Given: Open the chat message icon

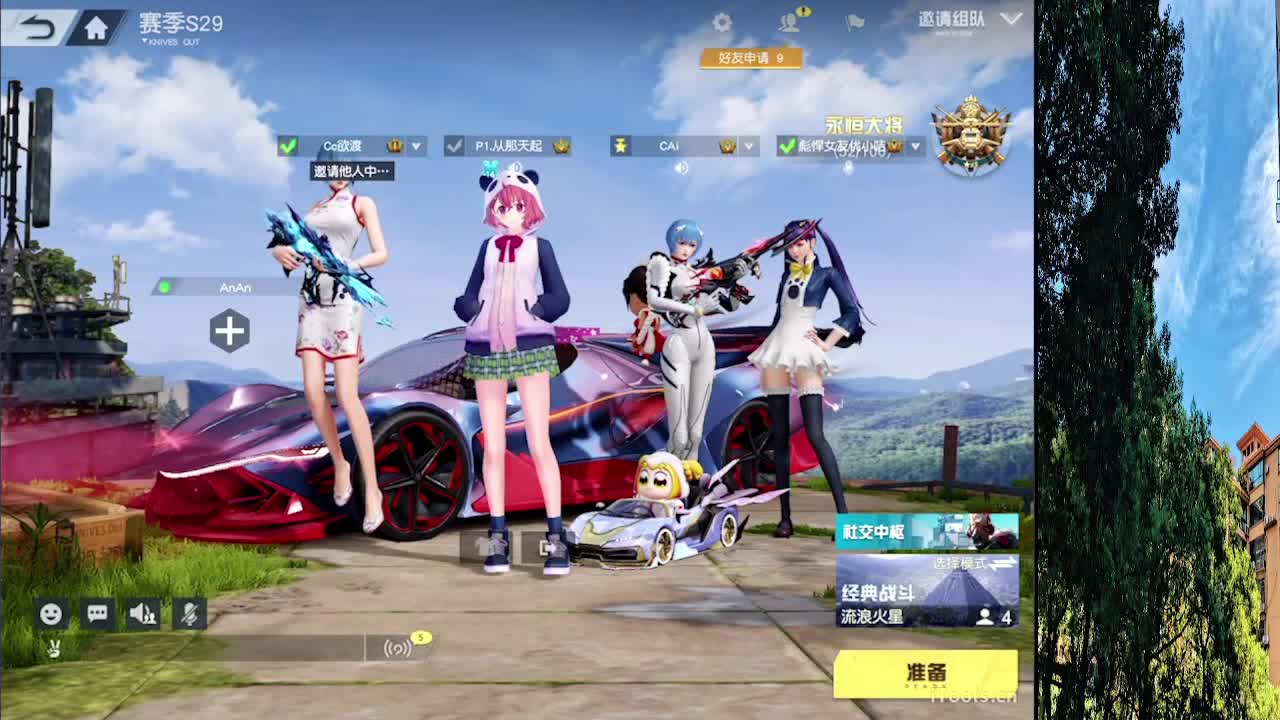Looking at the screenshot, I should [x=97, y=614].
